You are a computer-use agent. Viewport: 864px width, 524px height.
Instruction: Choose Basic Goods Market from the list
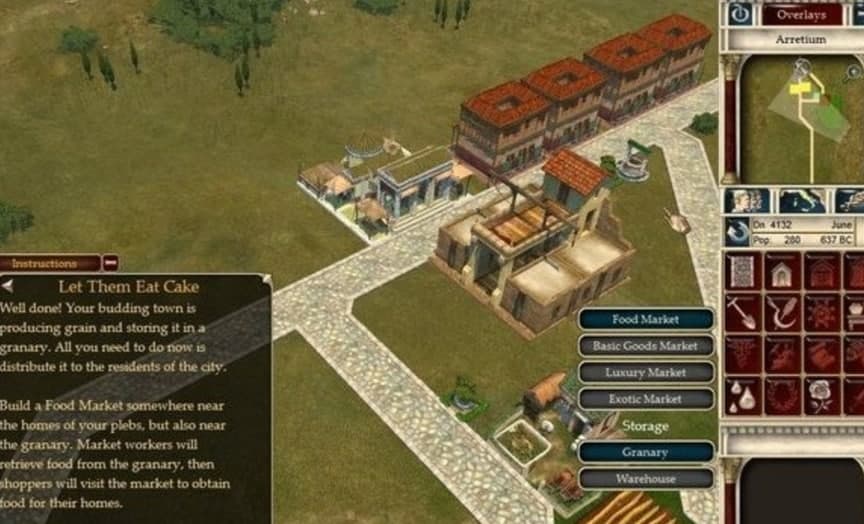pyautogui.click(x=646, y=346)
